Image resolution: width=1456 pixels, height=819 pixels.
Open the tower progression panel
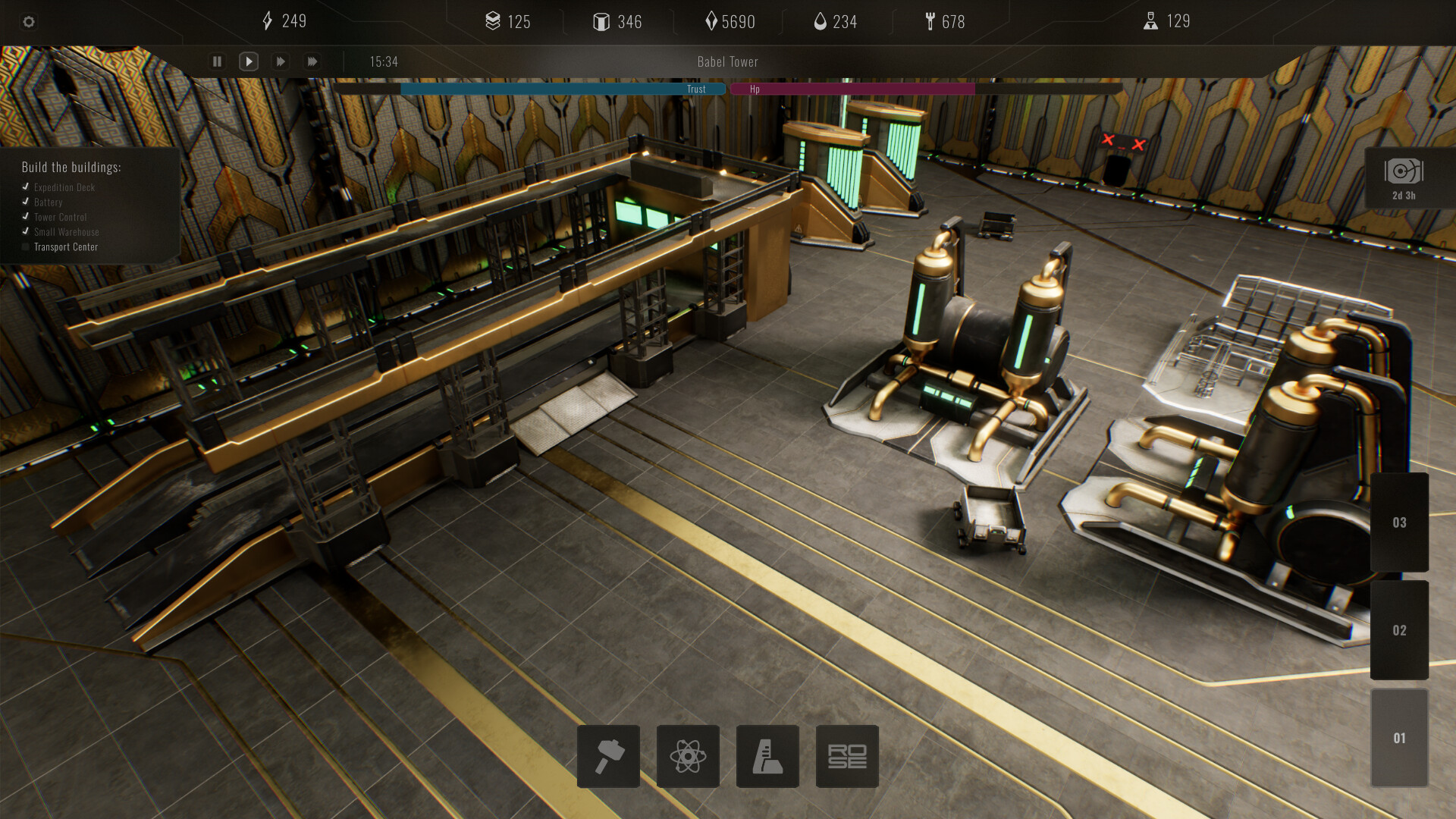767,756
